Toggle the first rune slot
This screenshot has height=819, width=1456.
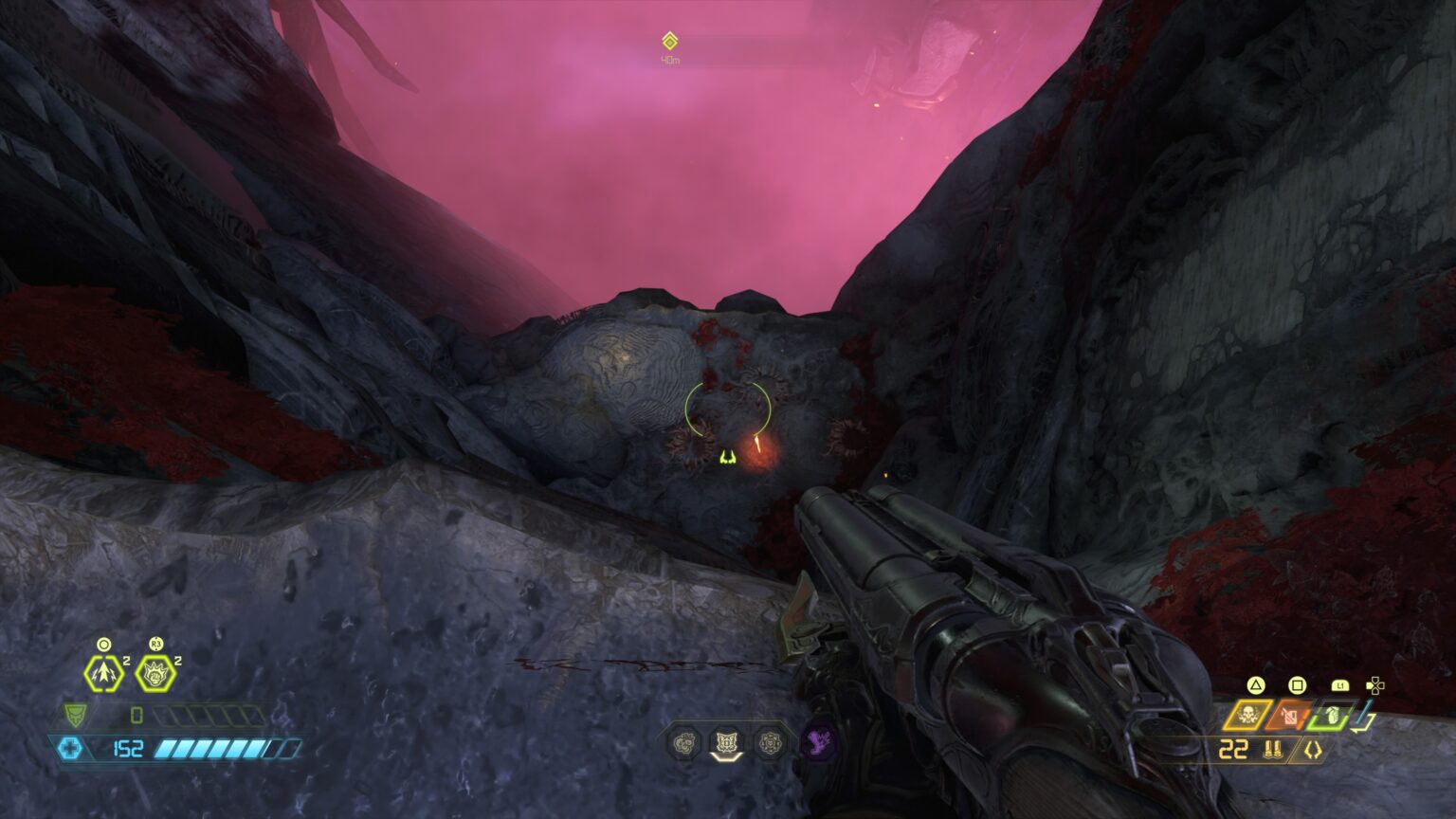682,742
